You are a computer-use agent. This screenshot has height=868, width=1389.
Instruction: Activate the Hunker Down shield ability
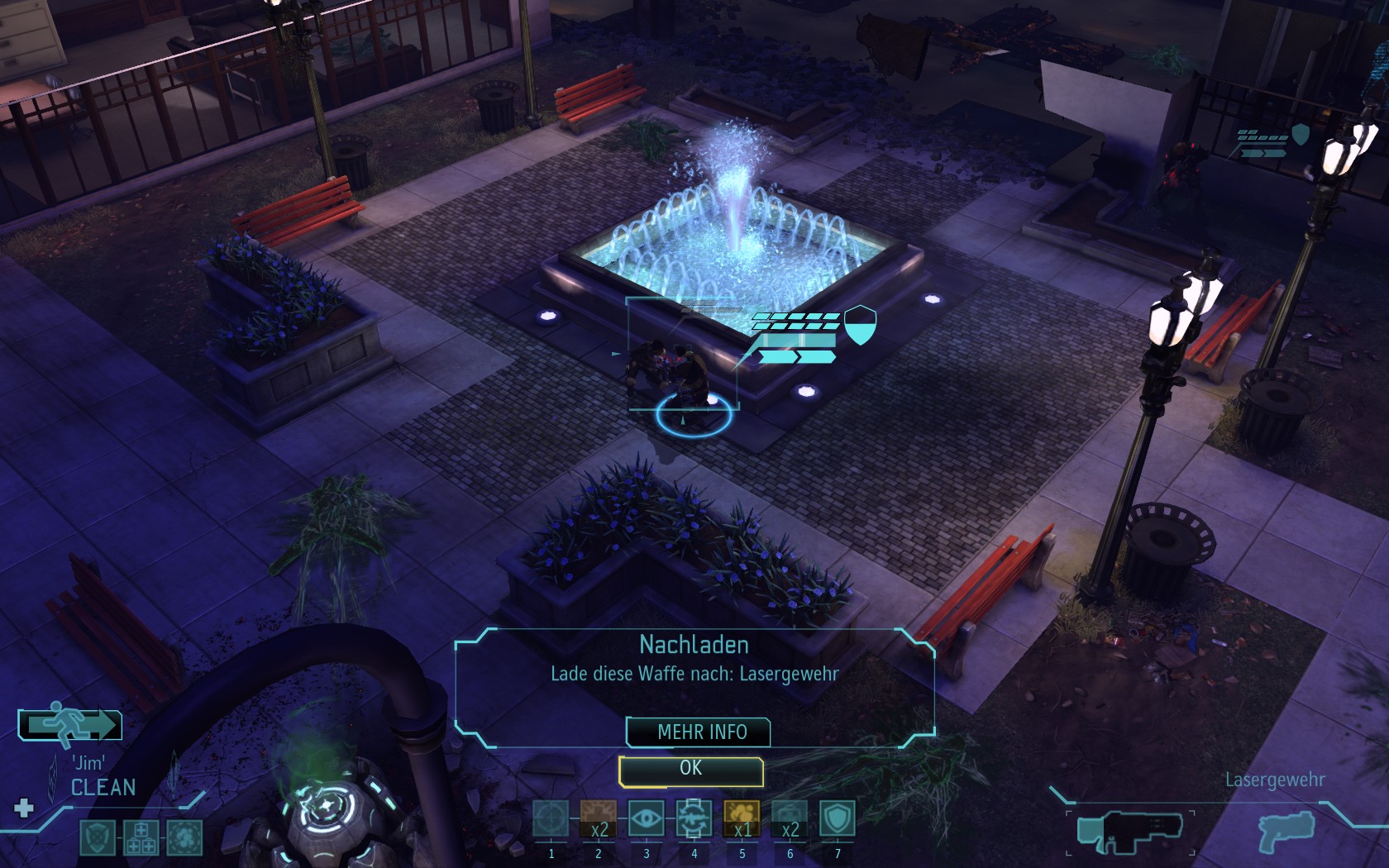click(837, 819)
